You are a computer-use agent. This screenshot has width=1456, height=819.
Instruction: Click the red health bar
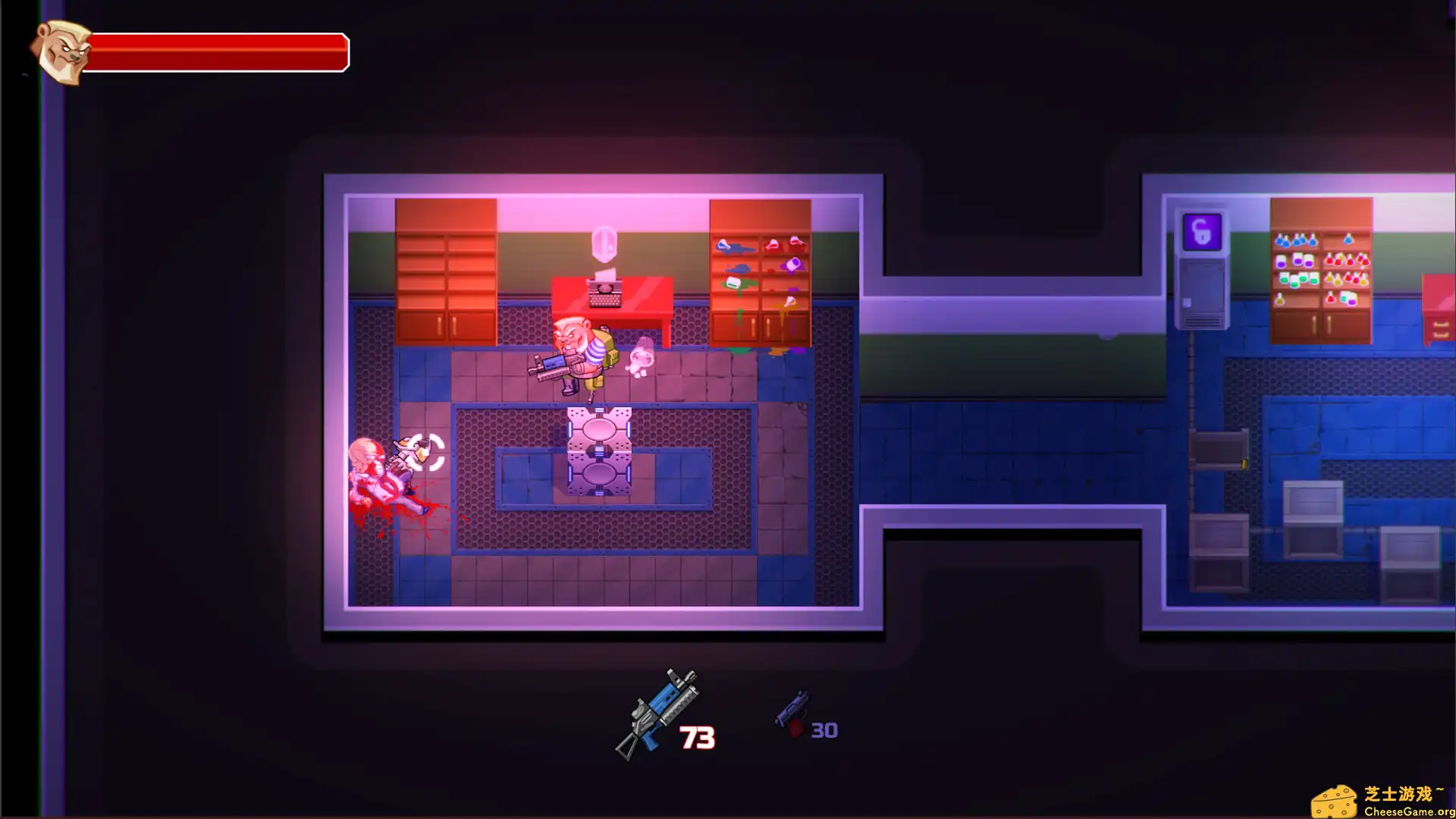point(220,52)
